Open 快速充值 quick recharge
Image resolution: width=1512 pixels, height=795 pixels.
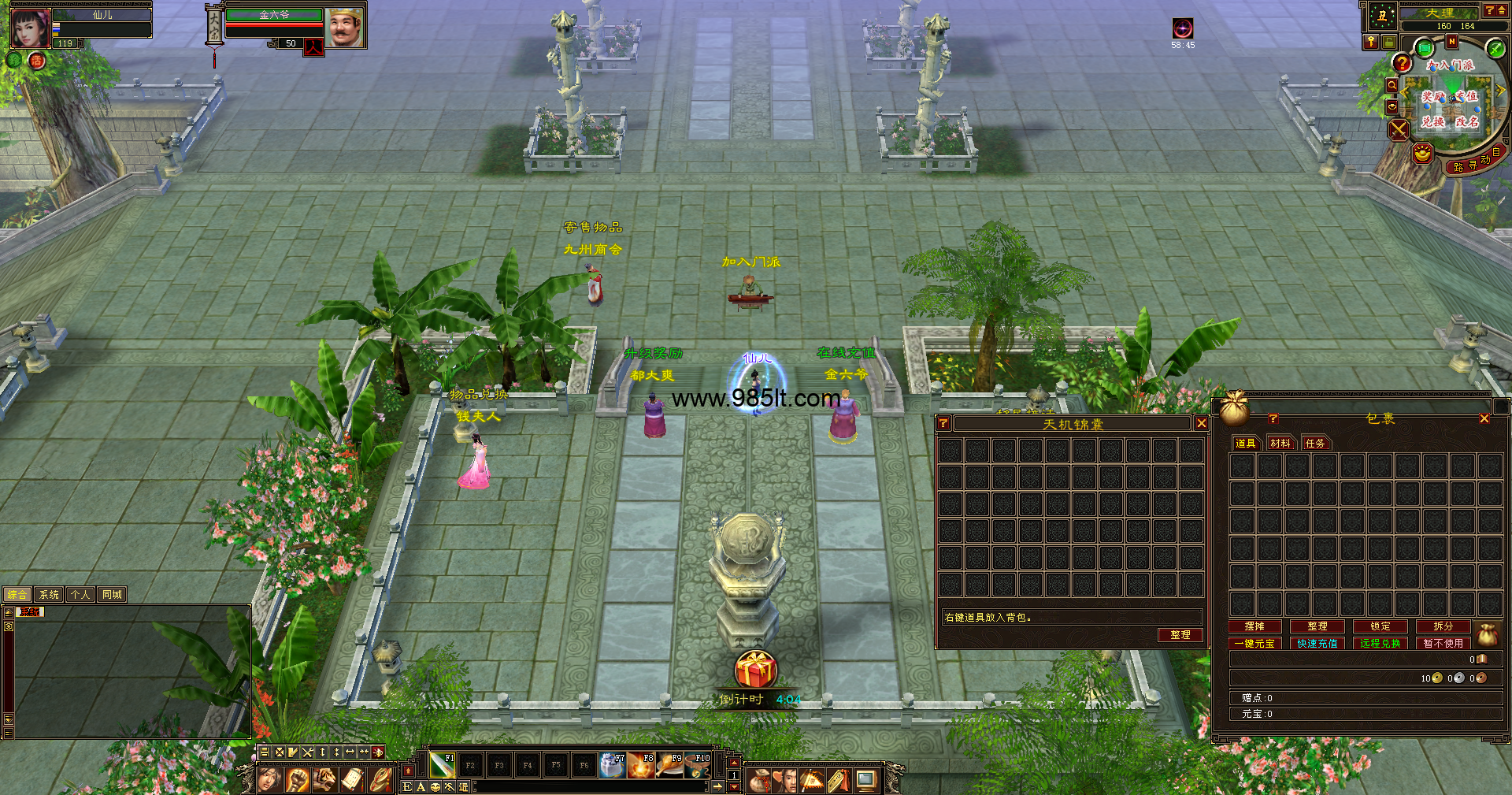(1317, 644)
